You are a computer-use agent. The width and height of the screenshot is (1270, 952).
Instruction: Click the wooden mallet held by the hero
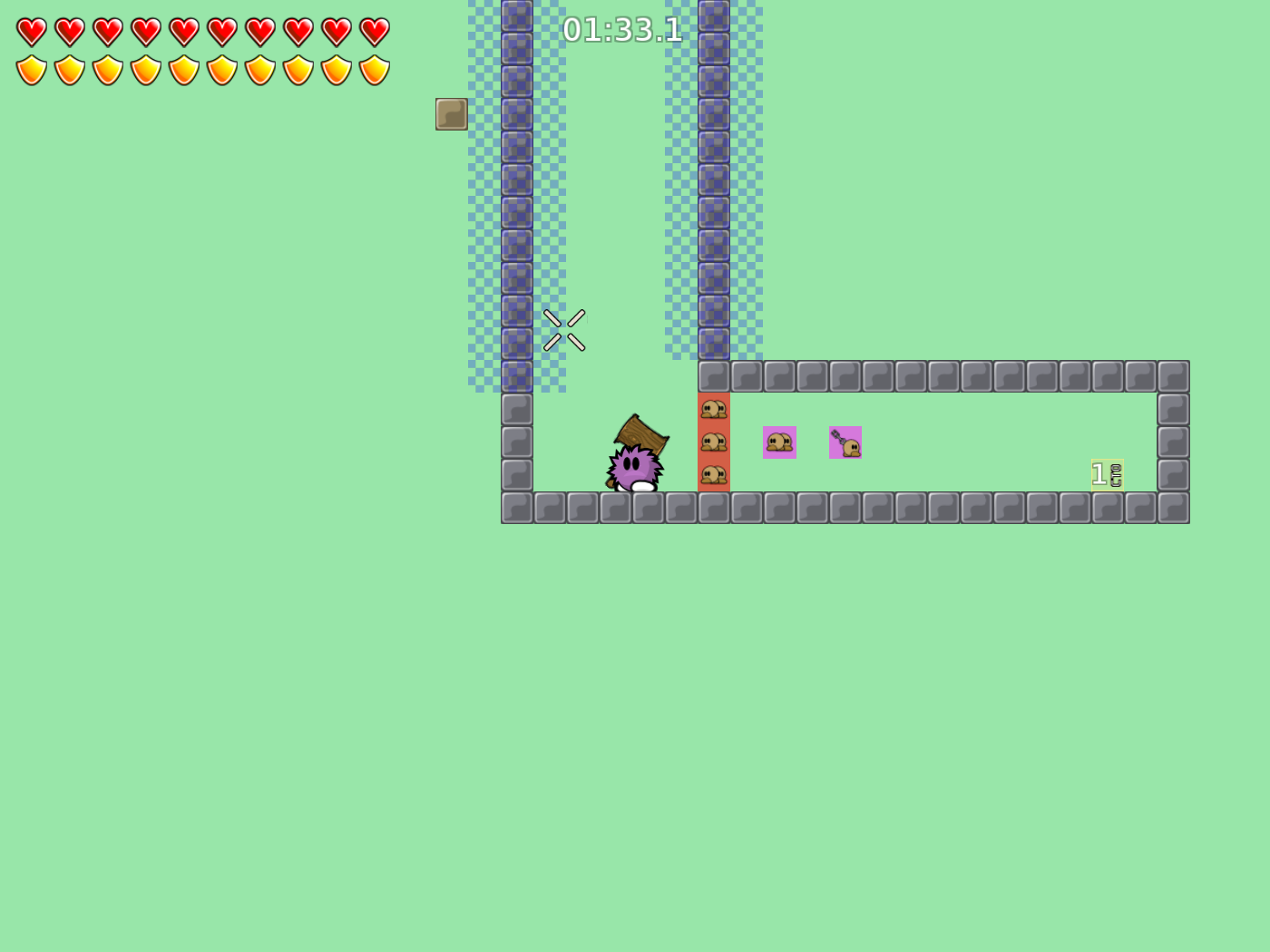644,435
